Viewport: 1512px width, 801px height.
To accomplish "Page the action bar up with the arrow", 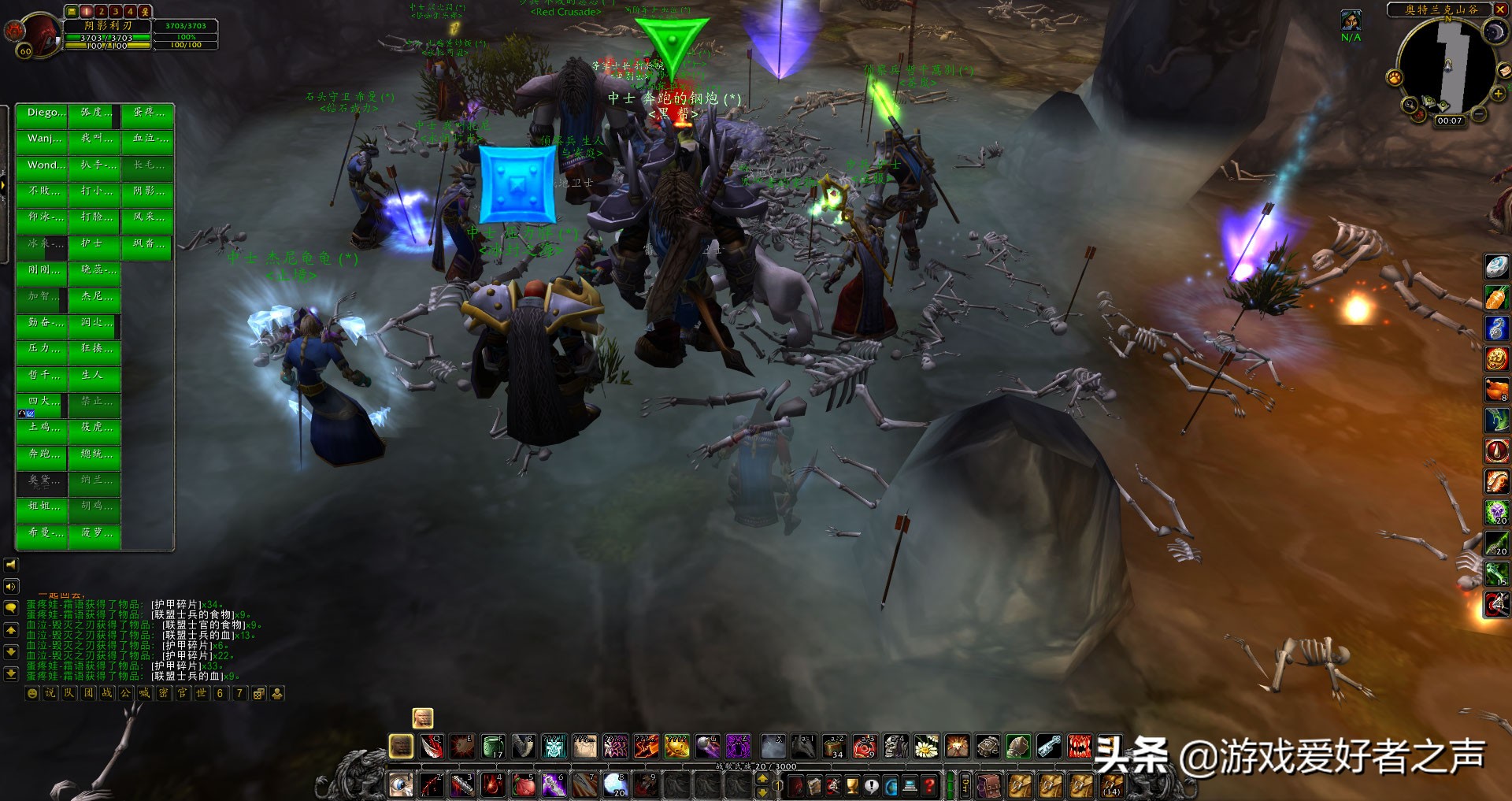I will click(762, 778).
